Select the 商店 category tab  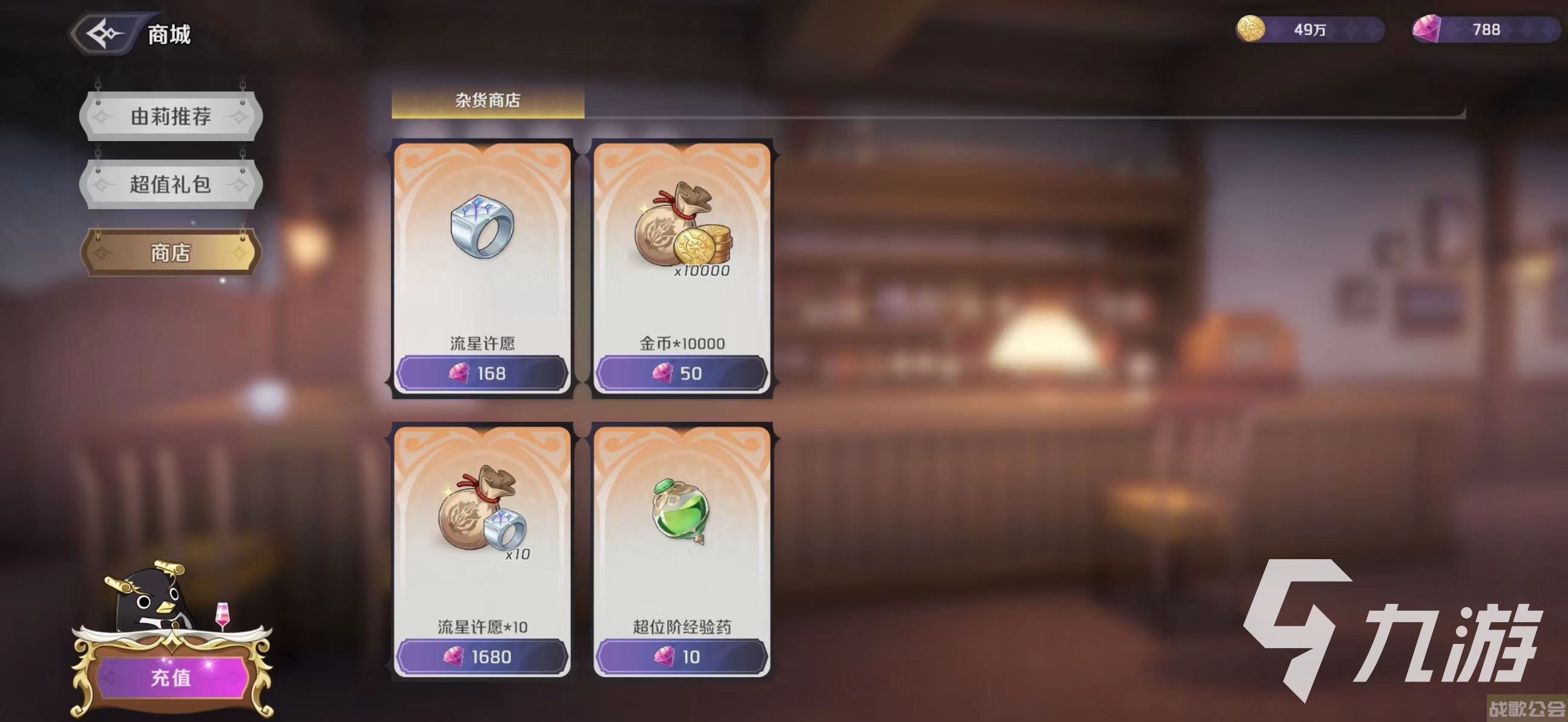(x=171, y=252)
